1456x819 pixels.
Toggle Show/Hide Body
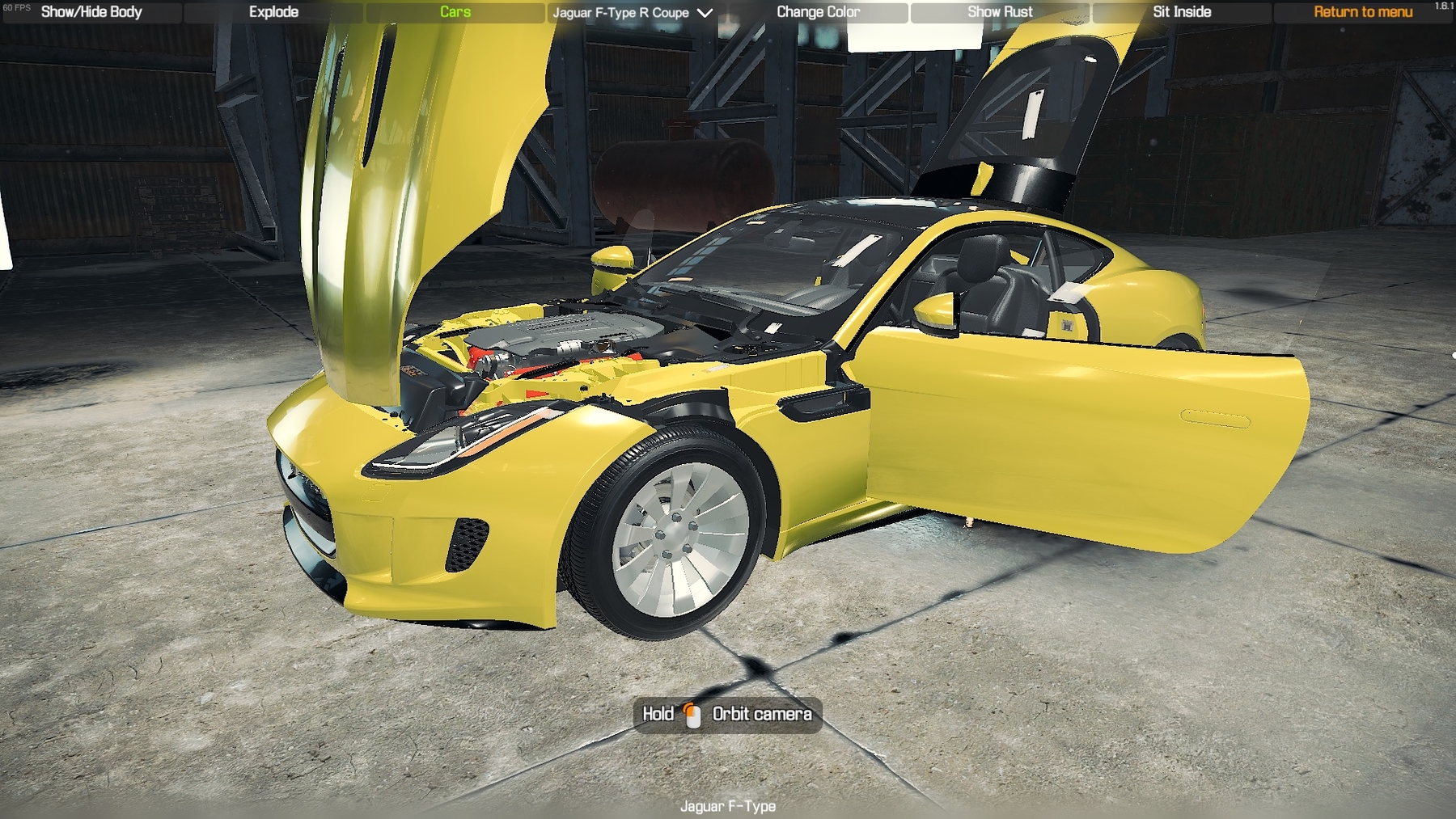[91, 12]
